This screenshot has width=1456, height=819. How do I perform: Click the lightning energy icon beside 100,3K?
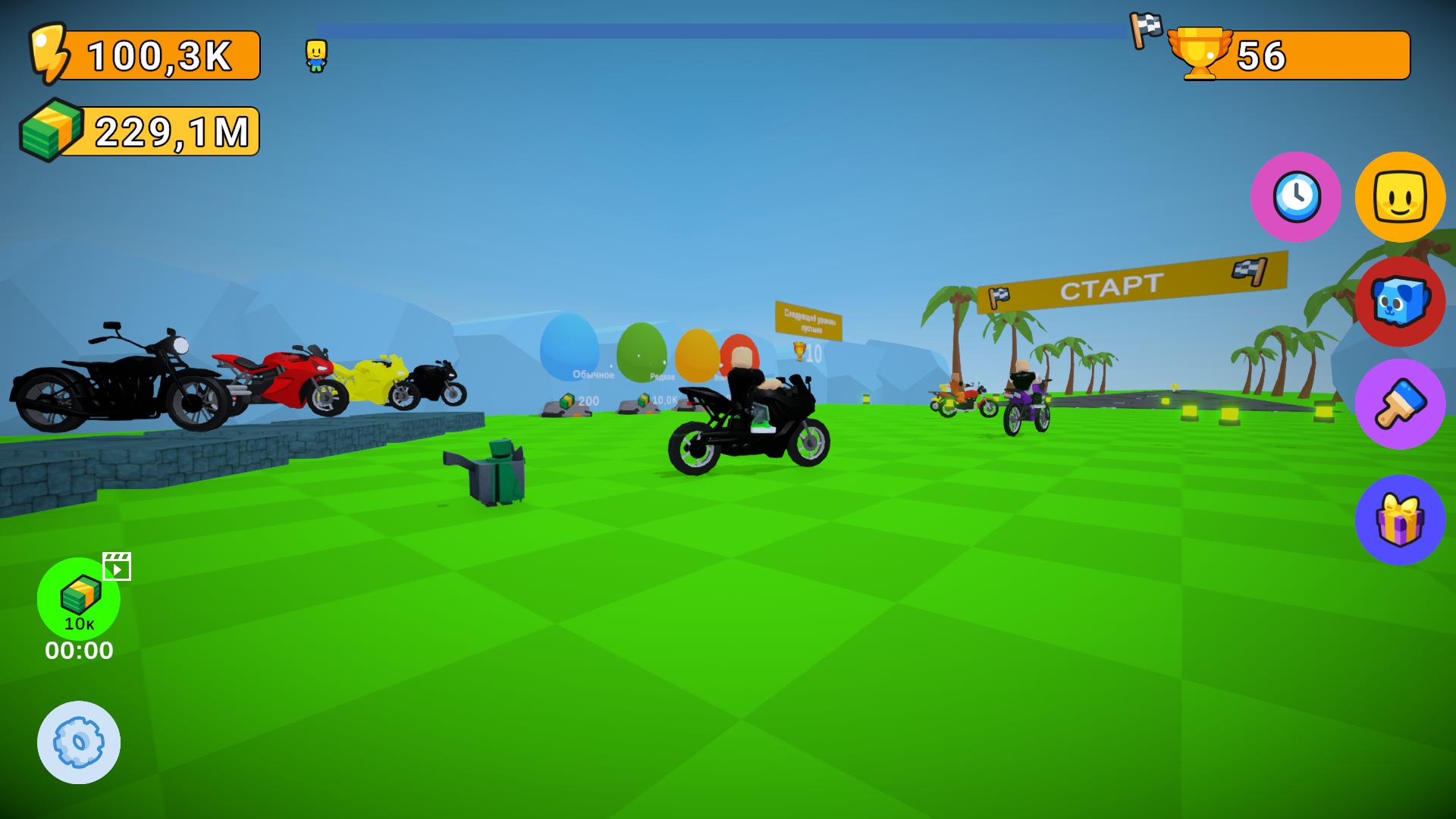pyautogui.click(x=50, y=53)
